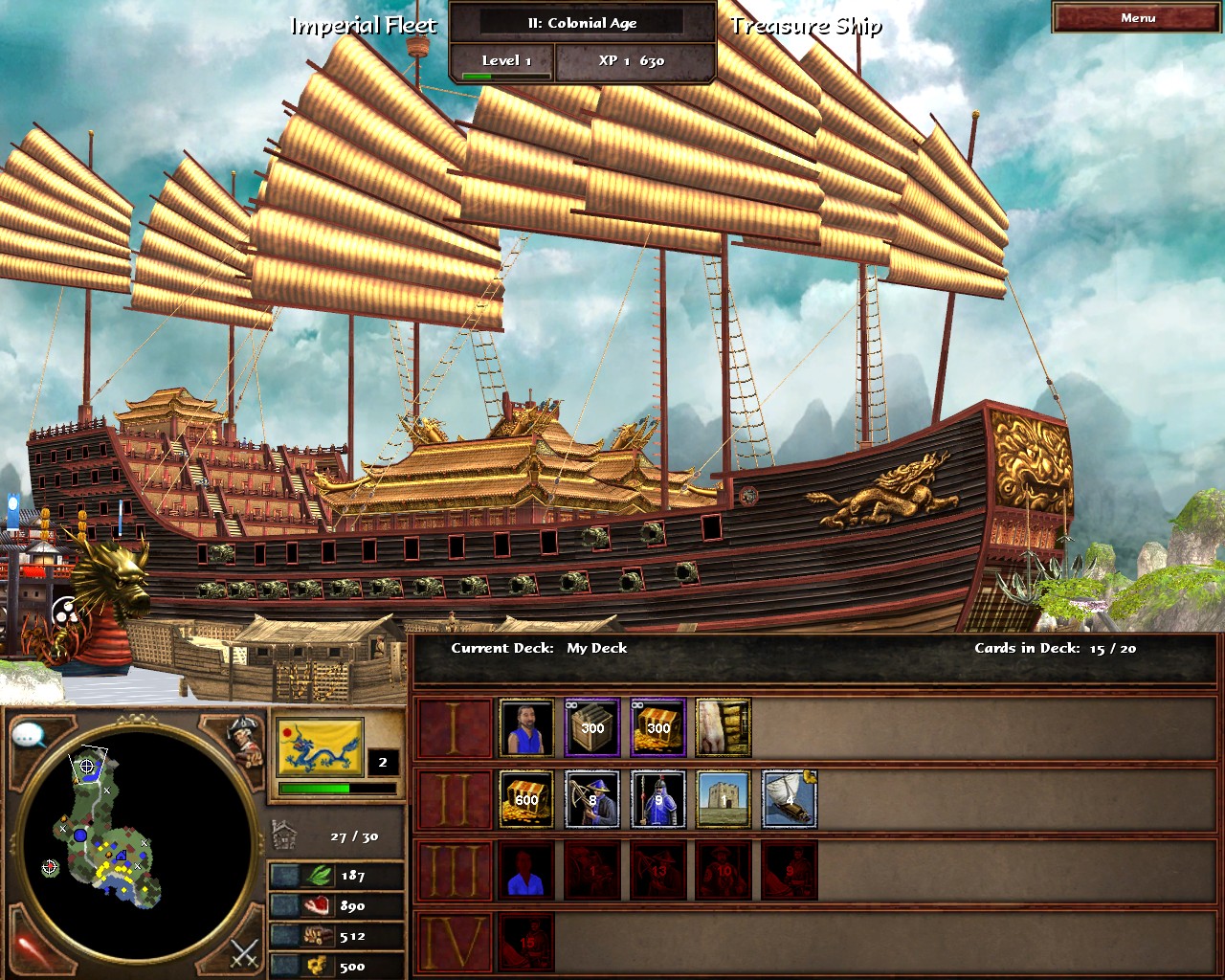The width and height of the screenshot is (1225, 980).
Task: Select the 300 wood crate shipment card
Action: [x=592, y=727]
